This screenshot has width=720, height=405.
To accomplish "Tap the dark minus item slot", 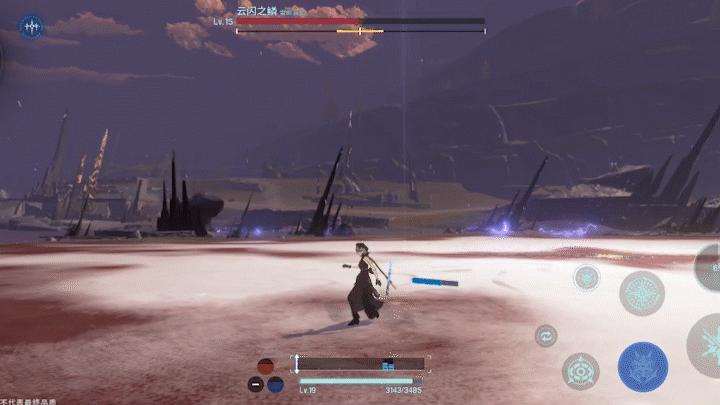I will [x=256, y=384].
